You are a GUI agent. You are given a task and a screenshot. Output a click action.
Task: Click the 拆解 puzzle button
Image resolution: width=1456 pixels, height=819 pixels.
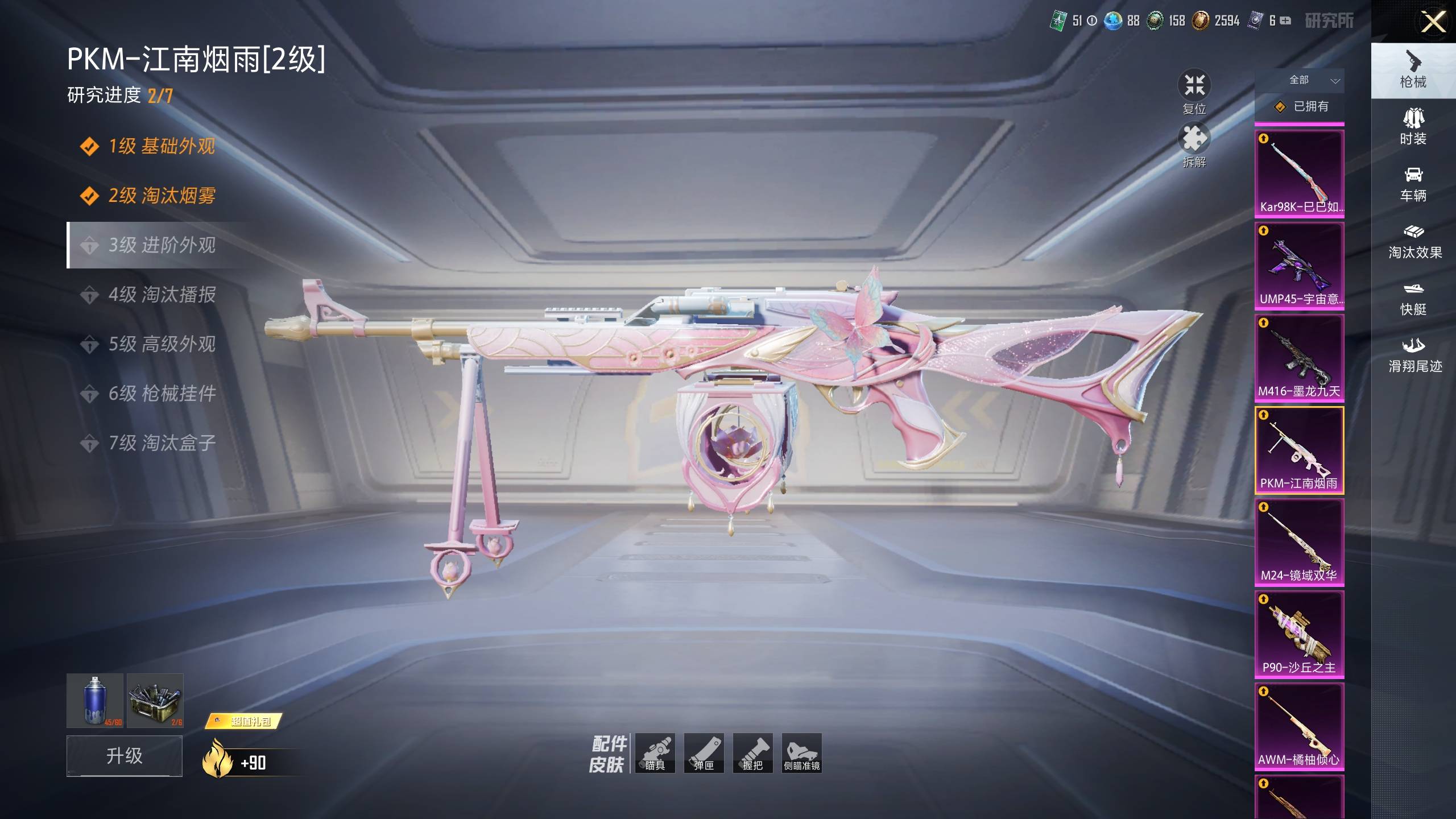tap(1194, 146)
